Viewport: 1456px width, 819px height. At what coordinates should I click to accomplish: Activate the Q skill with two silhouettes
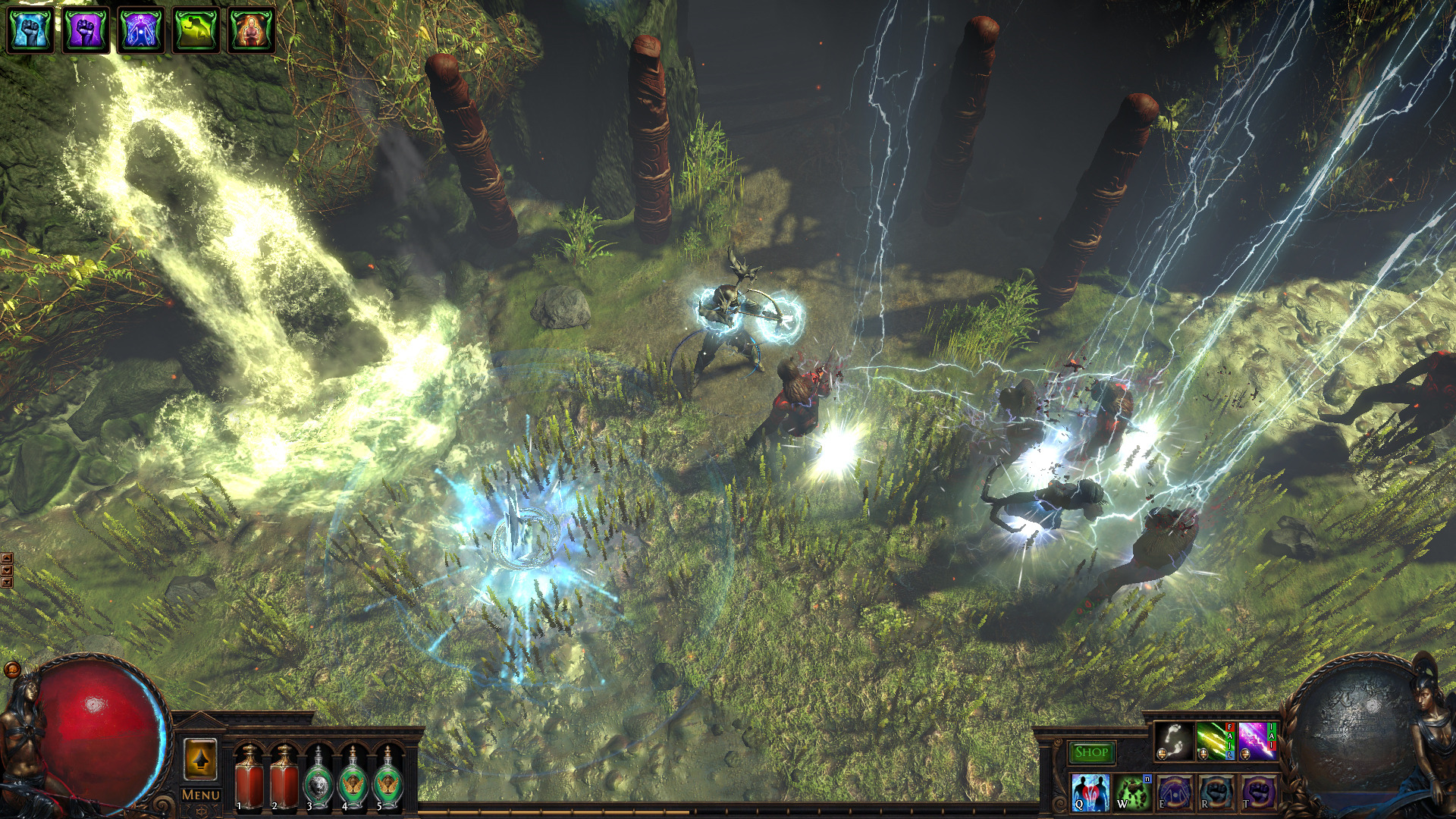point(1090,792)
